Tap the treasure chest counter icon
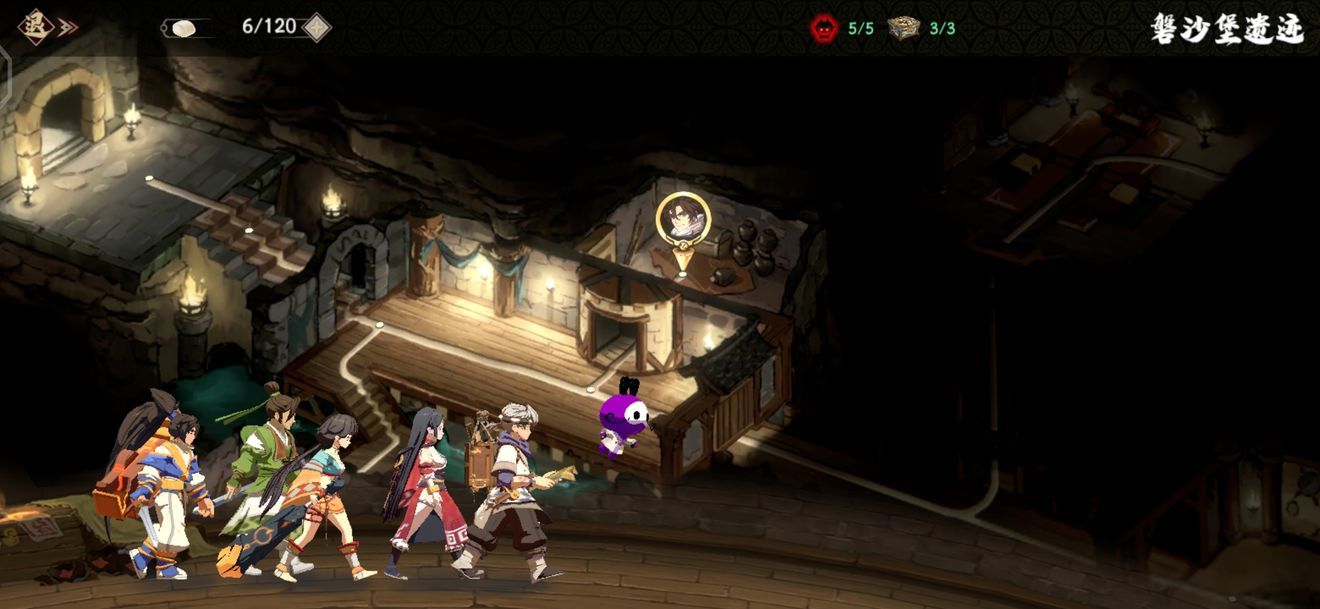The height and width of the screenshot is (609, 1320). (x=903, y=28)
